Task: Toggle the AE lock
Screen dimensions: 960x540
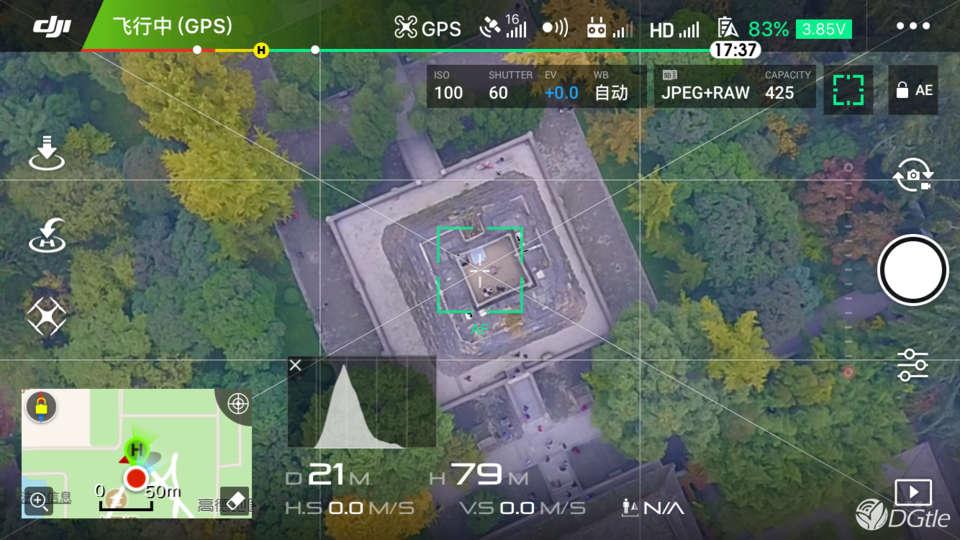Action: pyautogui.click(x=913, y=90)
